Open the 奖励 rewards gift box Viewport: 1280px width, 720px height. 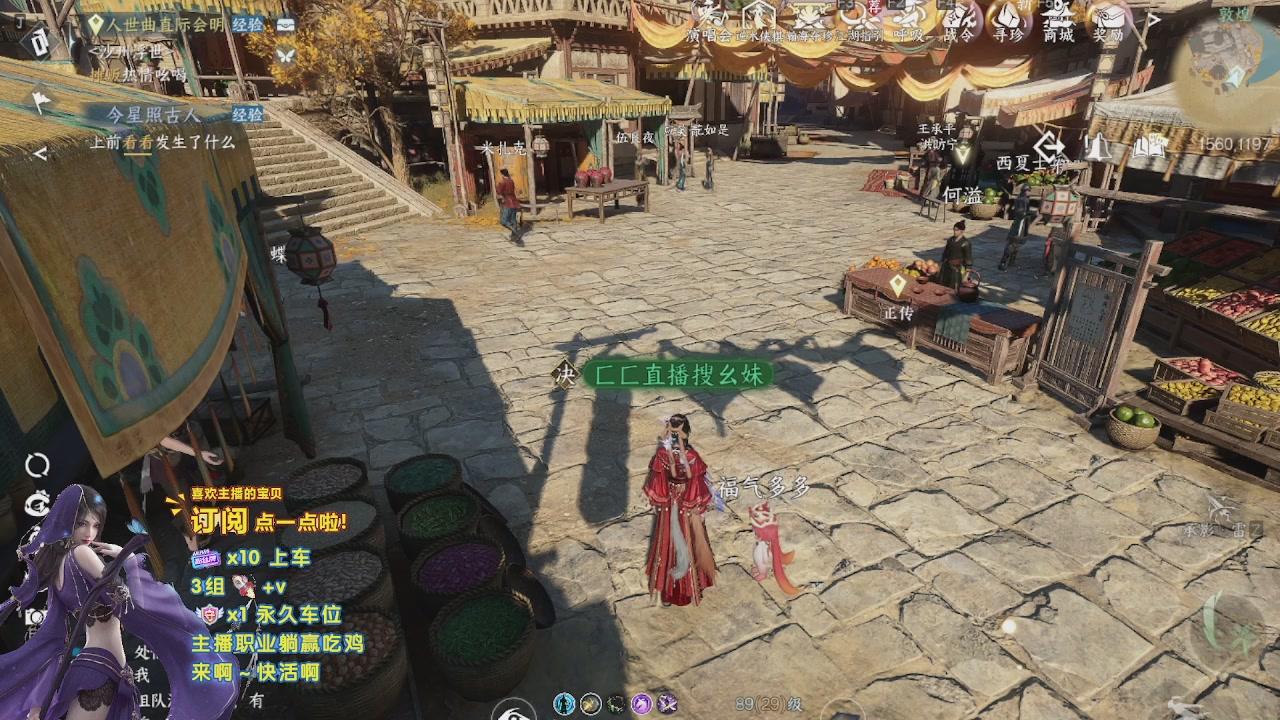pyautogui.click(x=1109, y=19)
